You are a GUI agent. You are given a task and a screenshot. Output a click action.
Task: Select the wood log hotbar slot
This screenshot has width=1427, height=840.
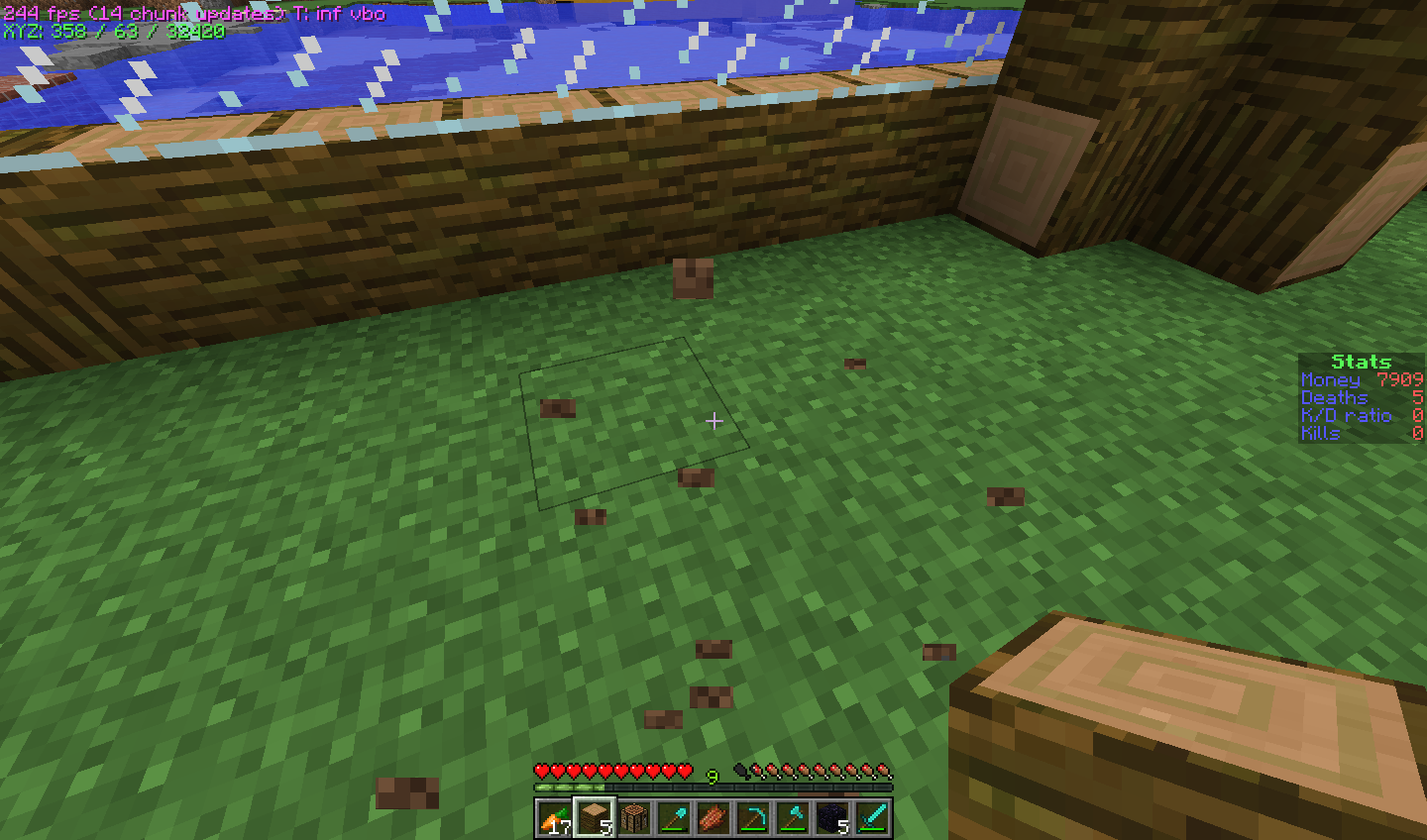(x=595, y=818)
